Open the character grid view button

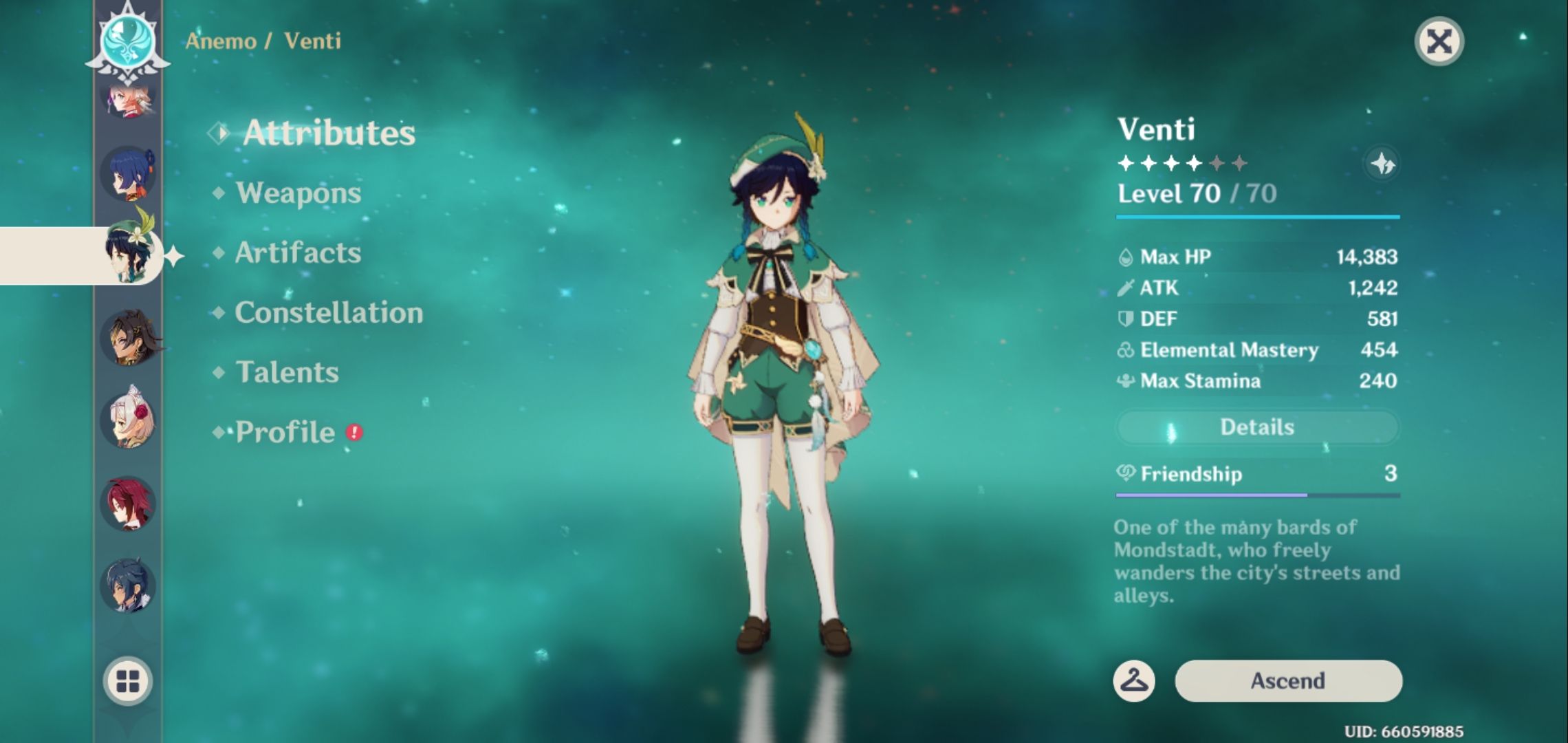tap(128, 681)
